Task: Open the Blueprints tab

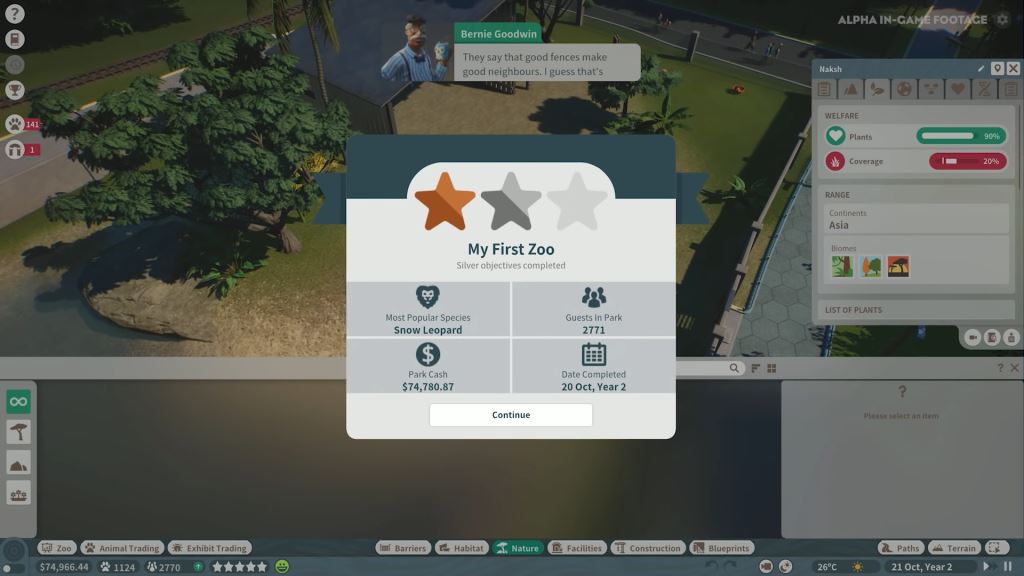Action: pos(721,548)
